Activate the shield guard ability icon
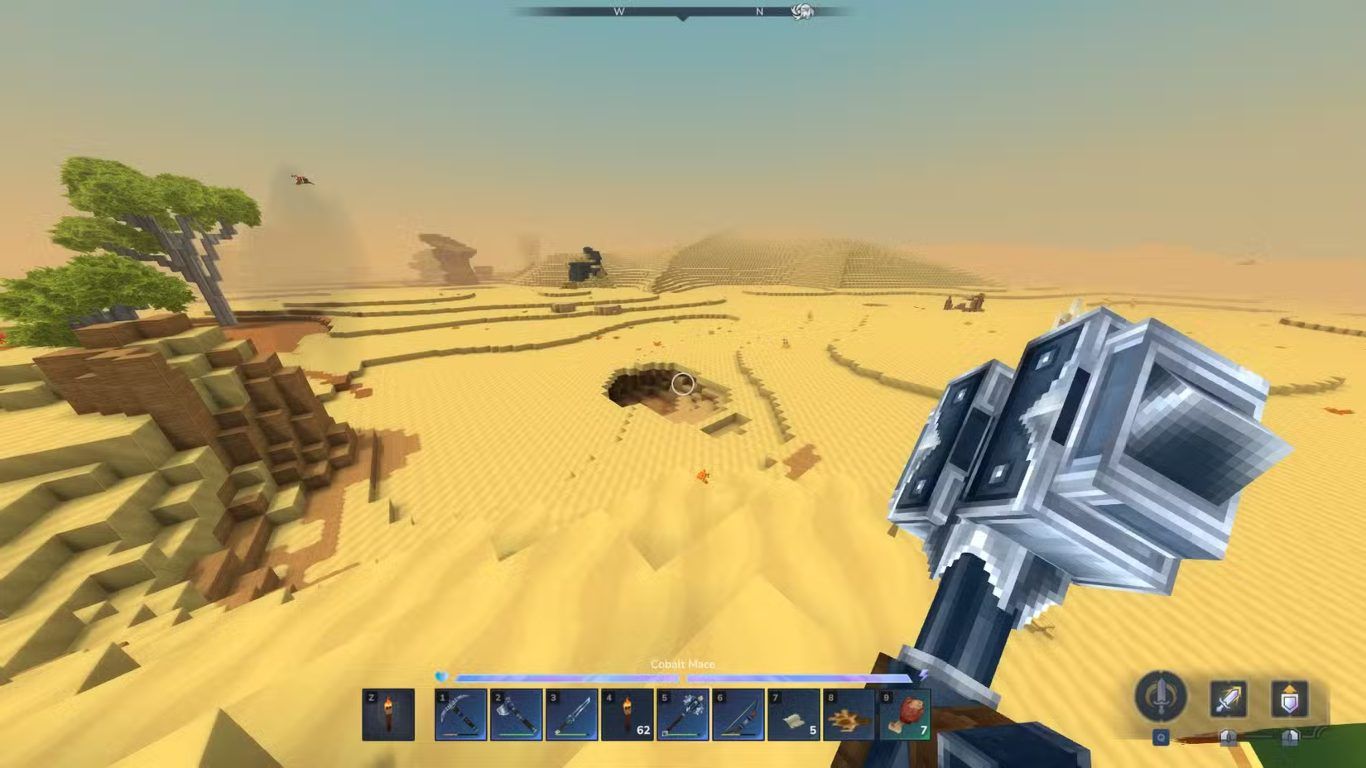Screen dimensions: 1366x768 click(1289, 698)
